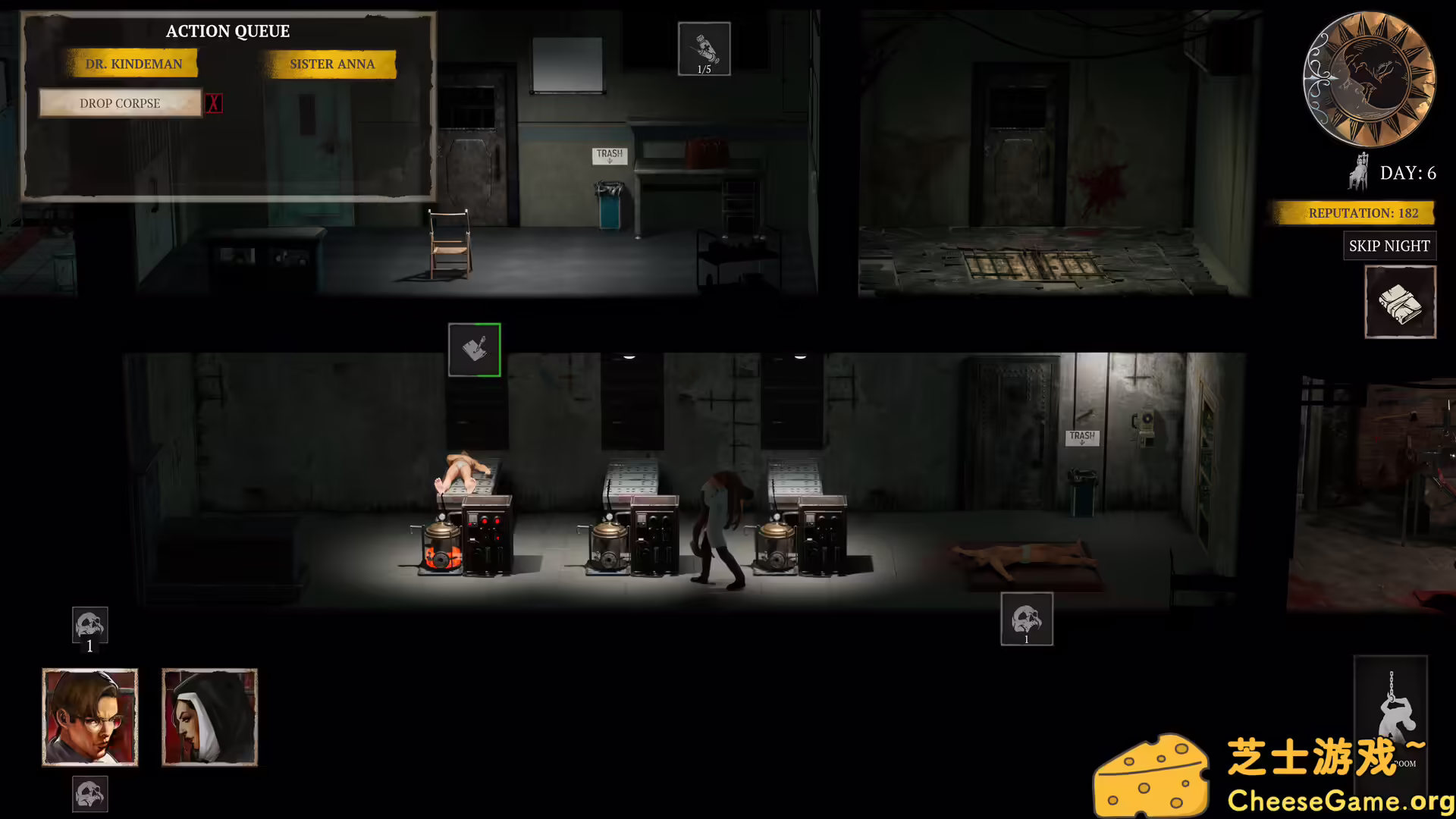The width and height of the screenshot is (1456, 819).
Task: Click the day-night cycle dial
Action: (x=1368, y=78)
